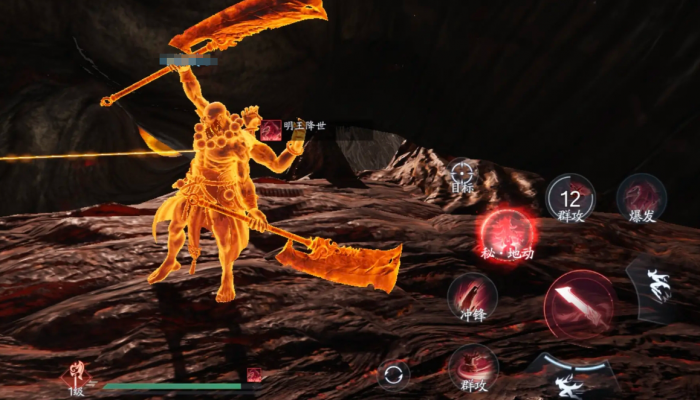The height and width of the screenshot is (400, 700).
Task: Tap the 目标 target lock button
Action: pyautogui.click(x=461, y=174)
